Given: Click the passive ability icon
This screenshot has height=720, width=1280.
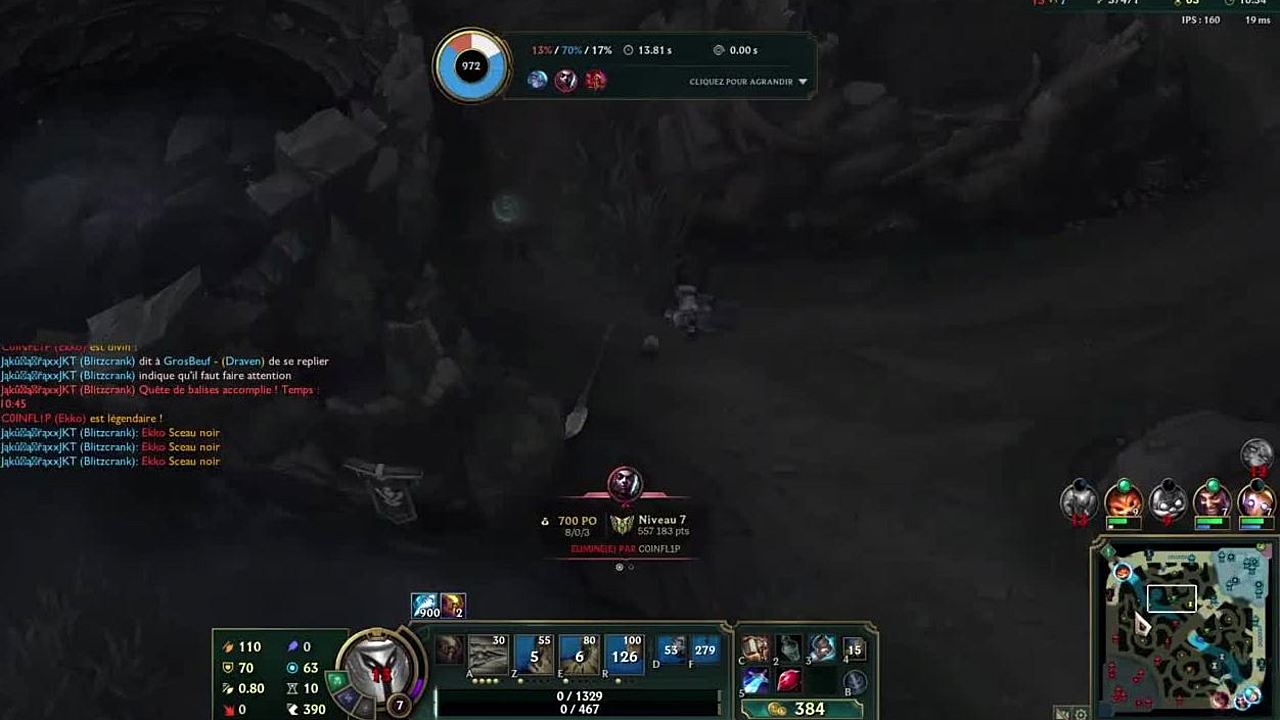Looking at the screenshot, I should click(450, 649).
